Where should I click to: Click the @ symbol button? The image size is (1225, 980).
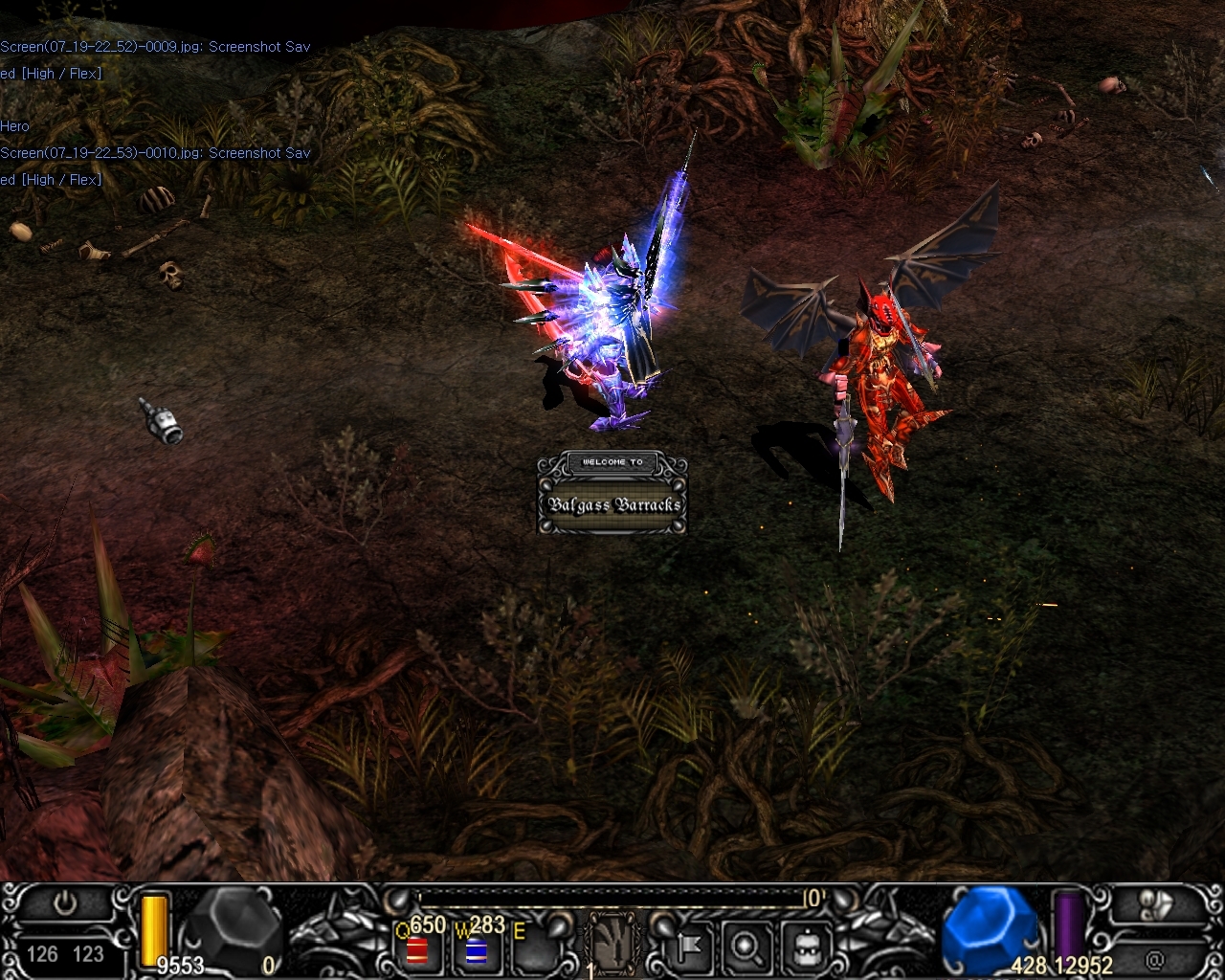click(1154, 957)
